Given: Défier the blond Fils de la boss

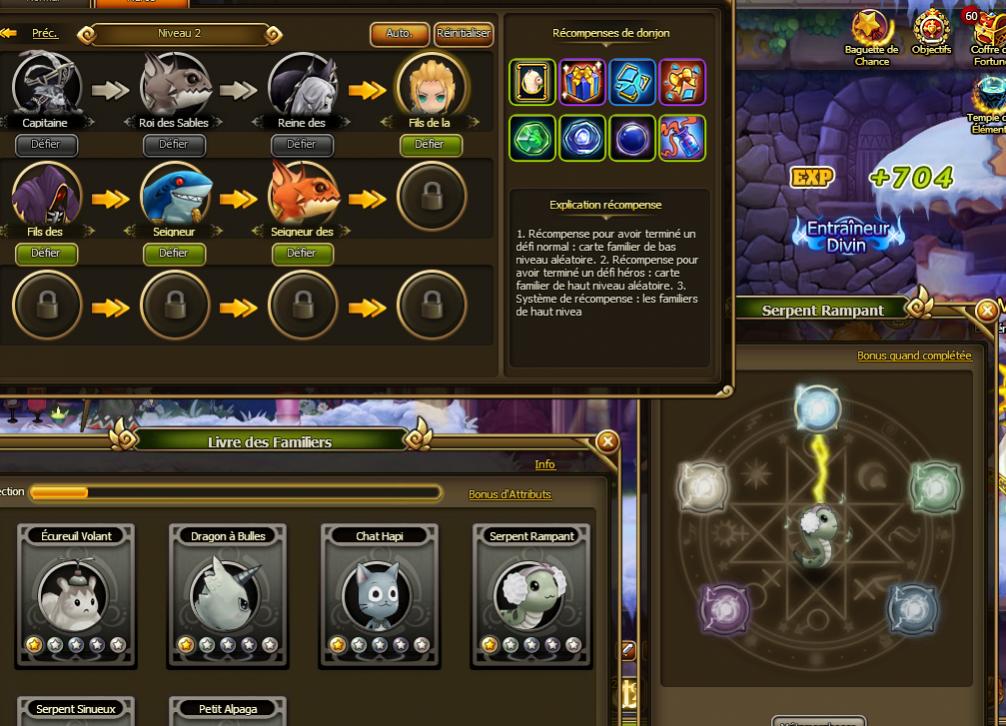Looking at the screenshot, I should 430,145.
